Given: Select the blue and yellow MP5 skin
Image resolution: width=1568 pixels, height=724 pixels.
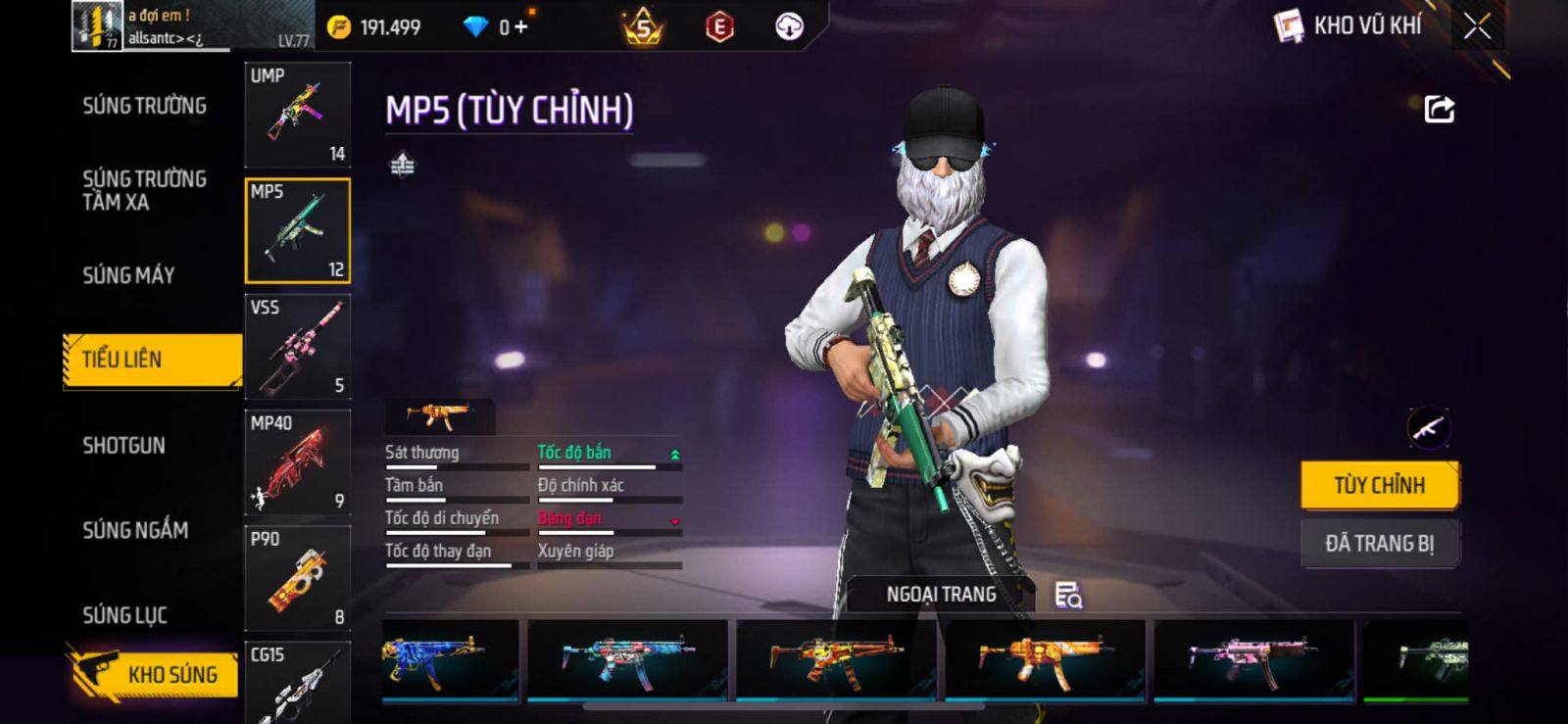Looking at the screenshot, I should point(450,658).
